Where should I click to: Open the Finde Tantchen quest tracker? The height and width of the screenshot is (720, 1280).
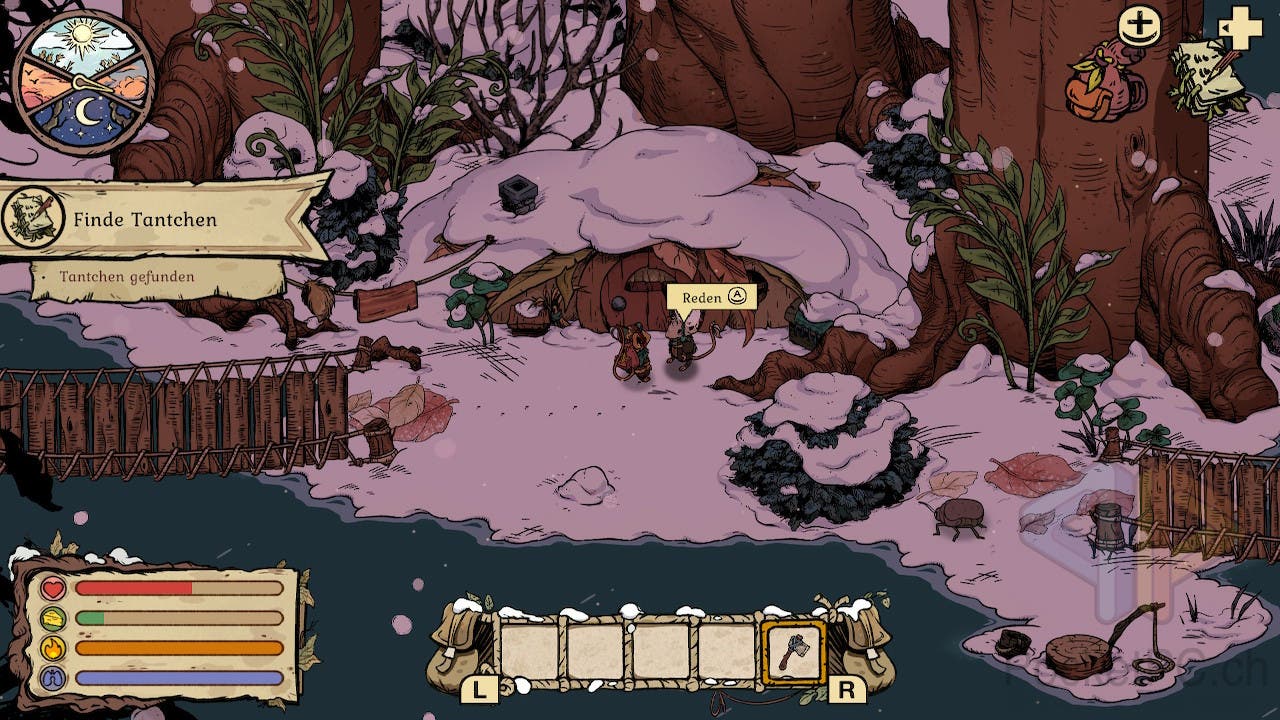click(x=144, y=219)
